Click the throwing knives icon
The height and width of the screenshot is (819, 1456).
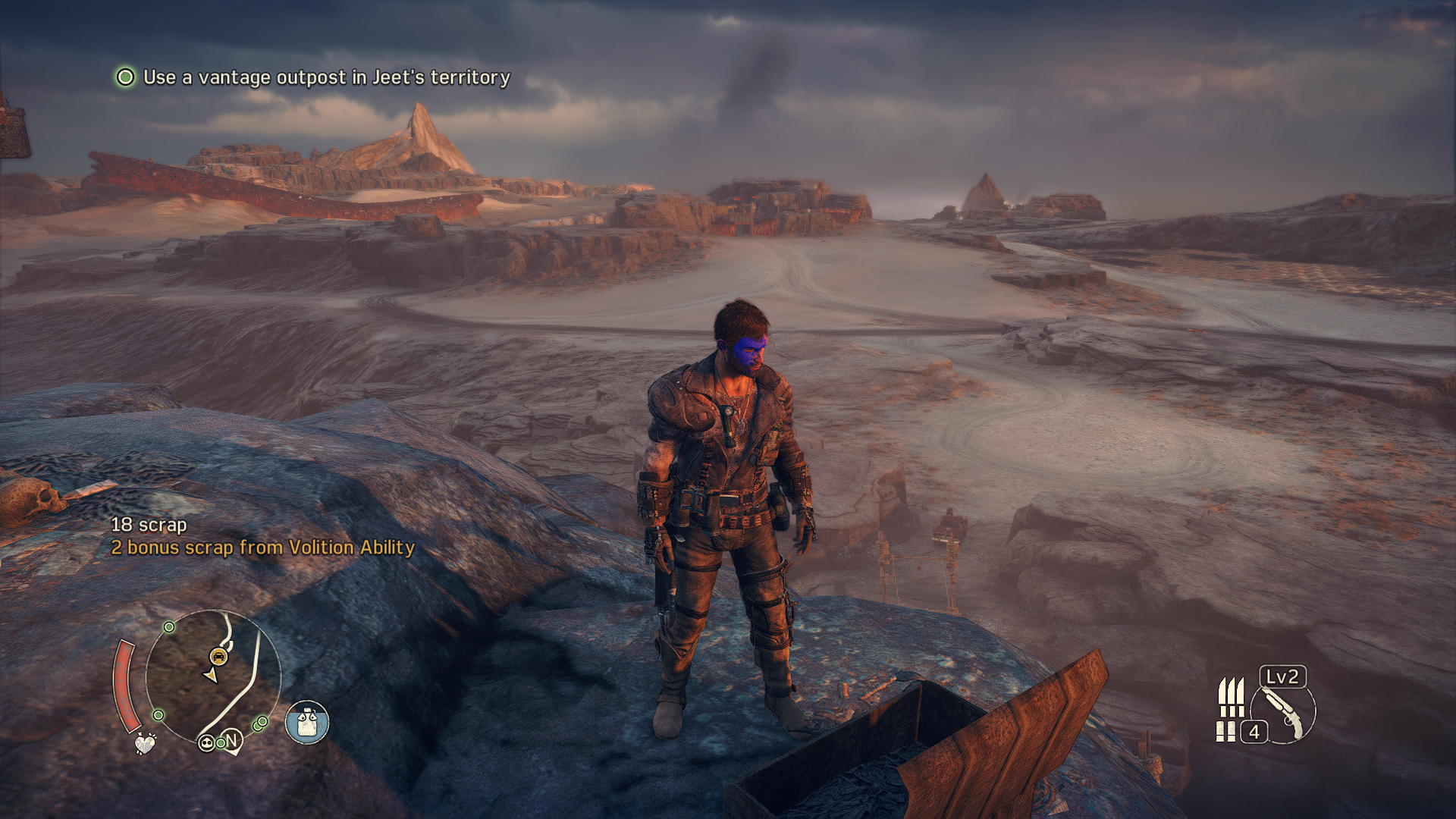click(1231, 697)
